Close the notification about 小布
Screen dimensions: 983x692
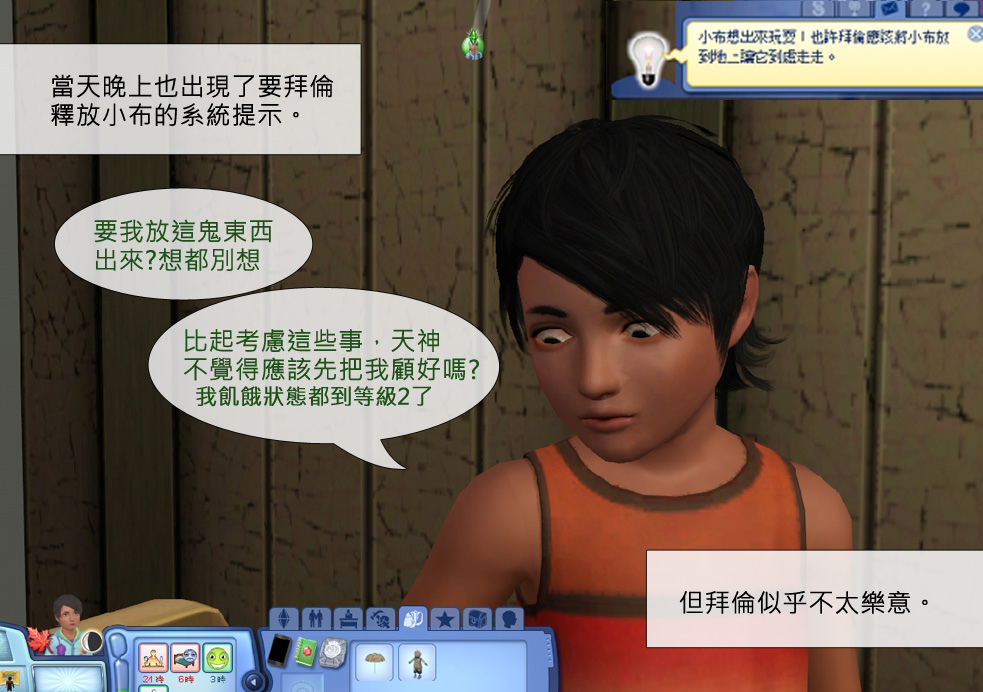[x=975, y=34]
